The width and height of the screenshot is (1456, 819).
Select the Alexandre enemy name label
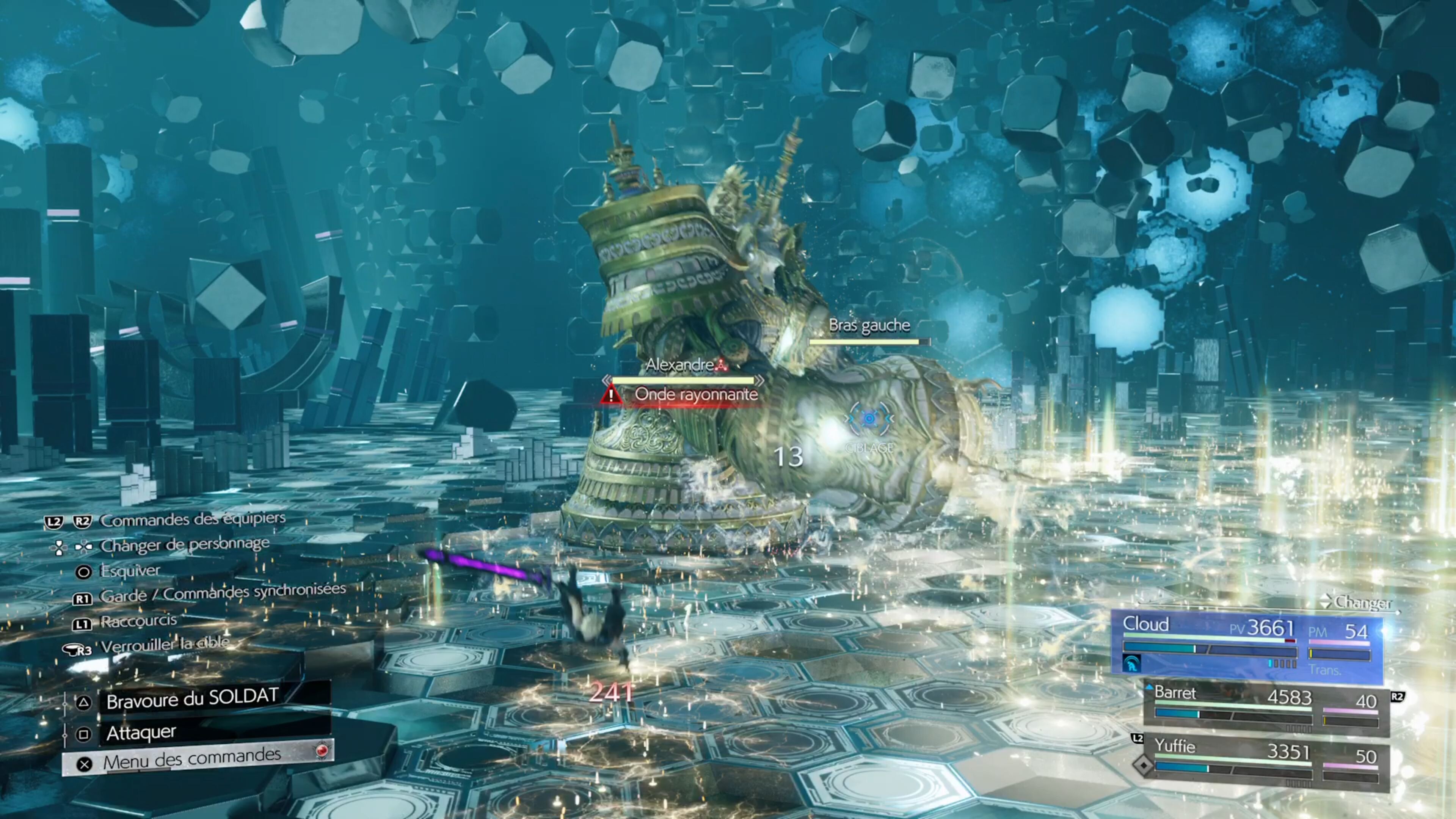click(680, 365)
